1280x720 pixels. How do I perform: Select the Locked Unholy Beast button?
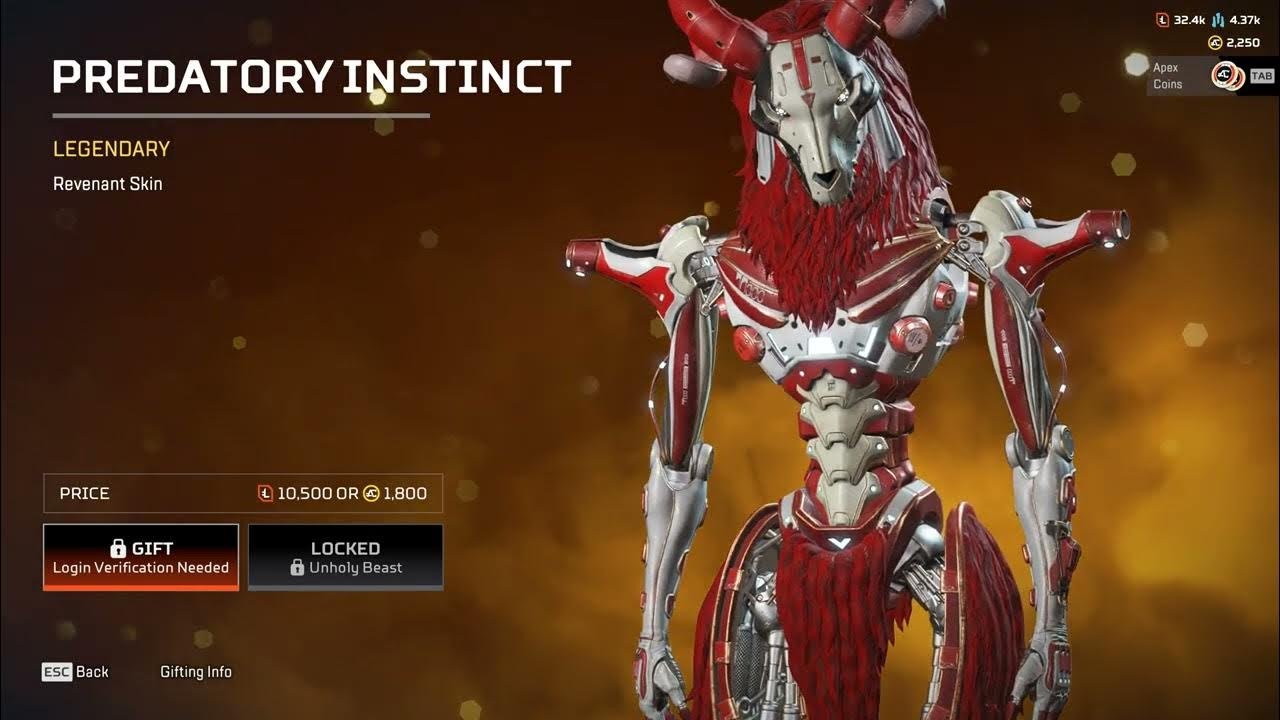[x=345, y=557]
